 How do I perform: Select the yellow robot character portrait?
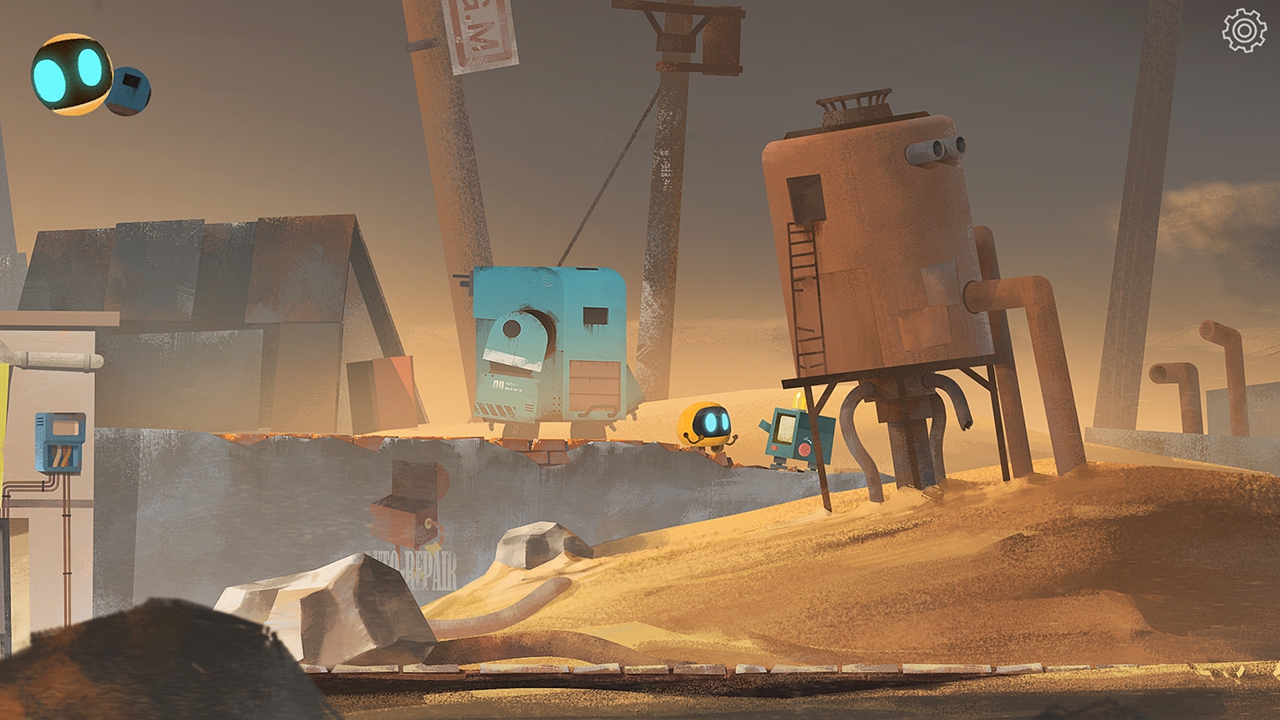(x=70, y=74)
